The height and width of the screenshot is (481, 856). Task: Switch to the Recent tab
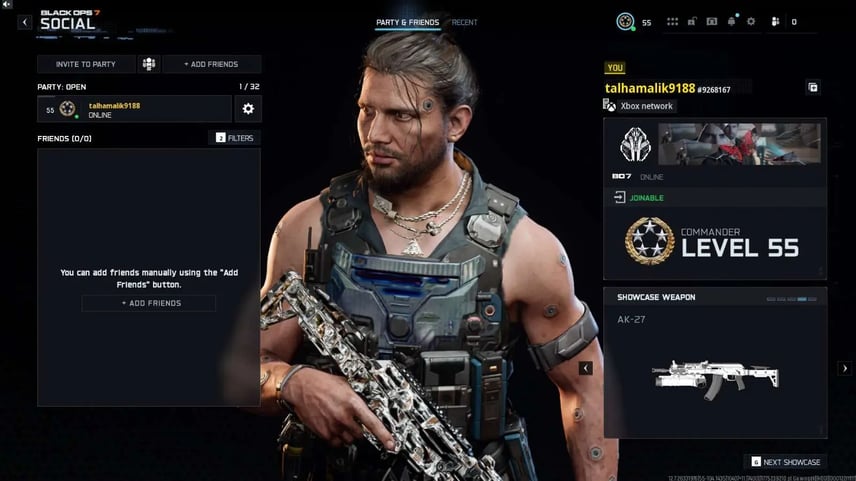465,22
